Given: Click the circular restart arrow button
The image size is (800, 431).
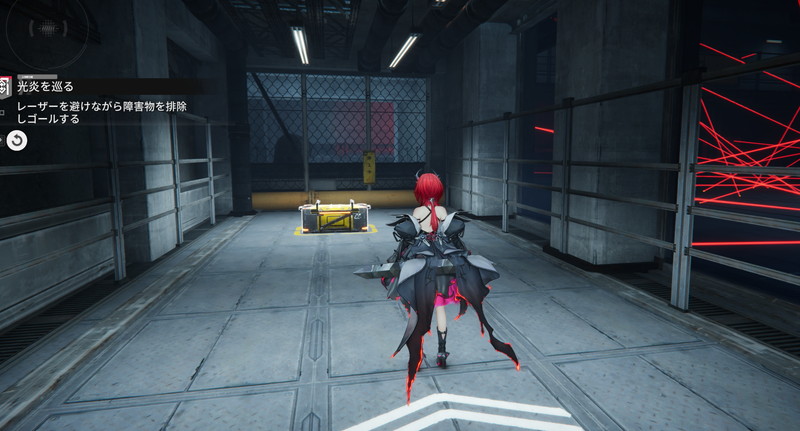Looking at the screenshot, I should (17, 141).
